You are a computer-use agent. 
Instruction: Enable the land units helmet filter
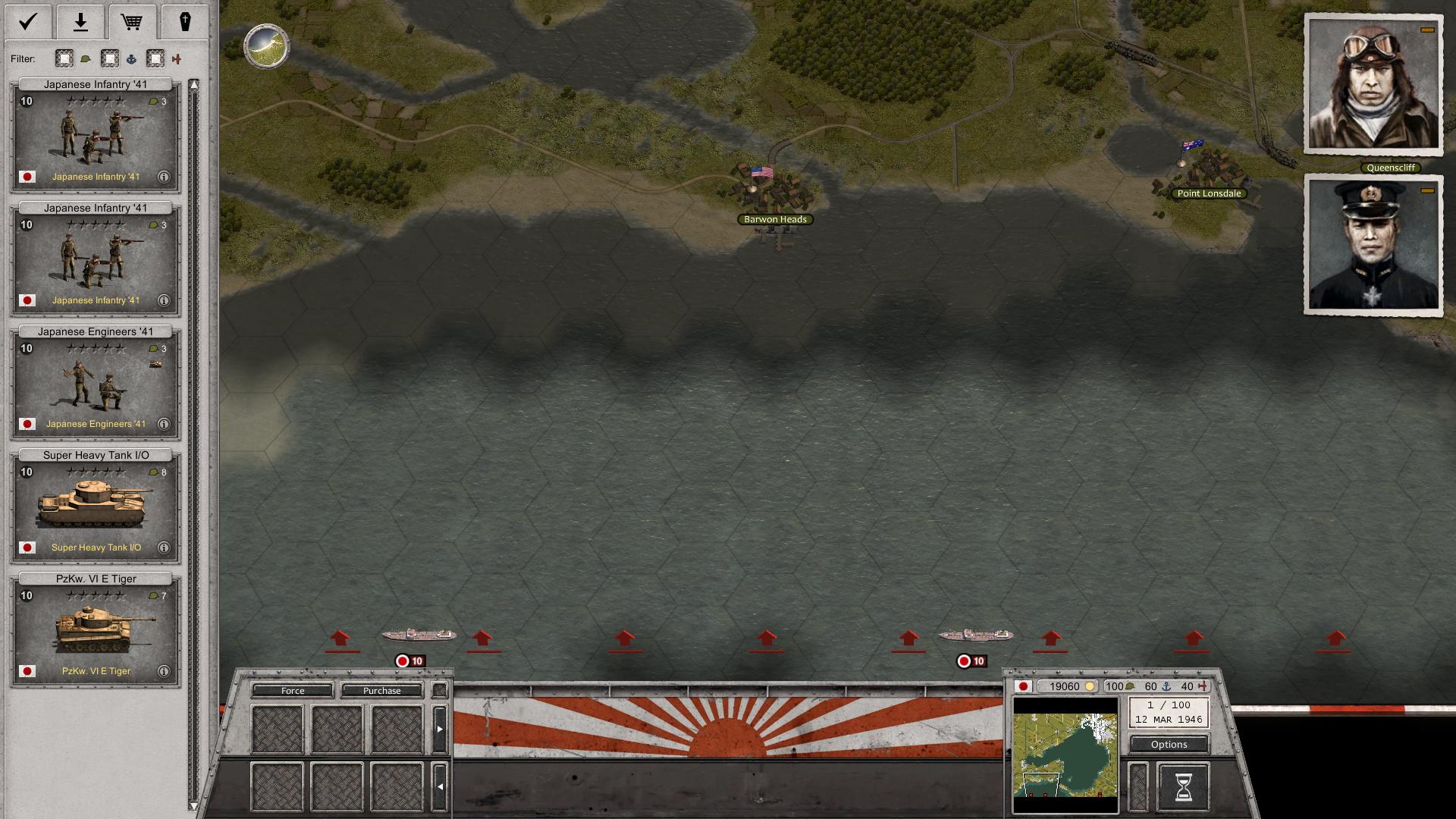click(64, 58)
